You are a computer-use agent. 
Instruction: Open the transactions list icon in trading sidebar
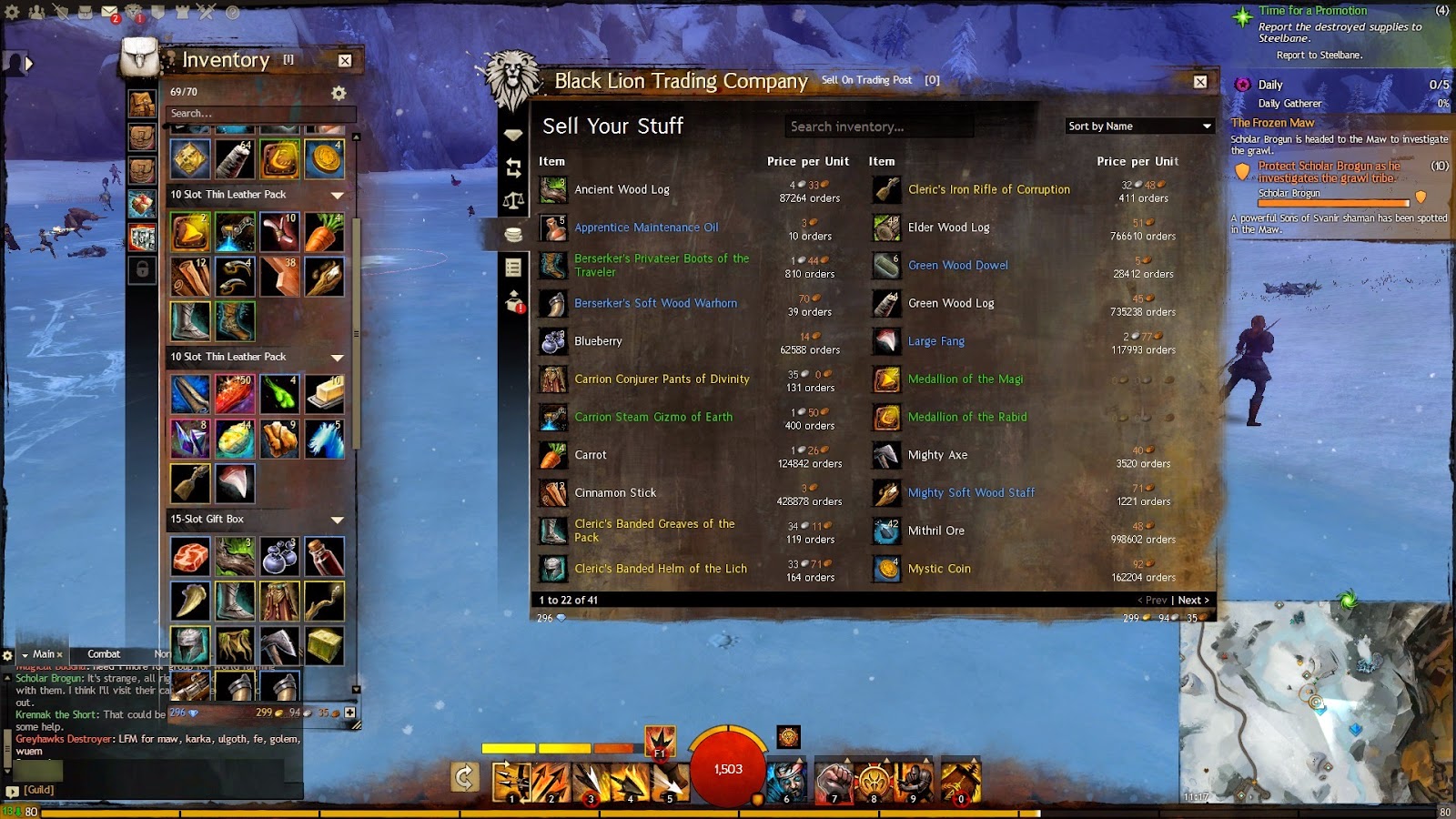point(513,267)
